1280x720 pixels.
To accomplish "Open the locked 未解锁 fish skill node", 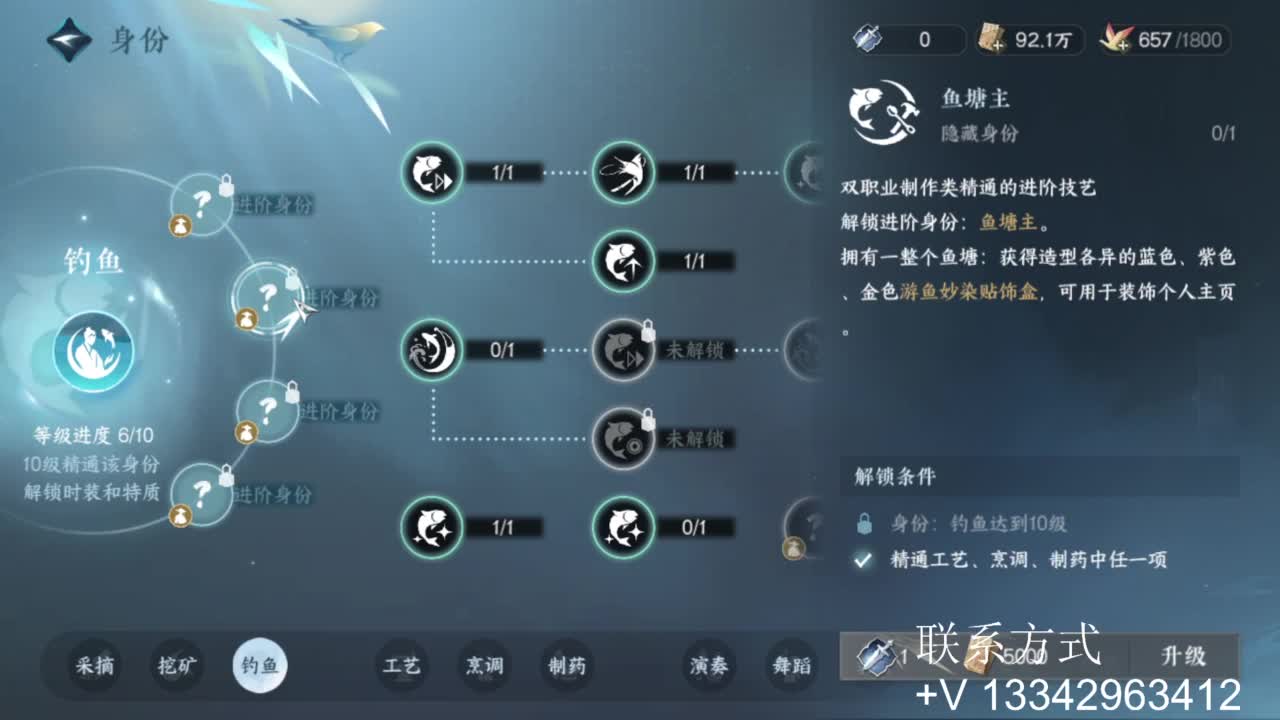I will tap(623, 352).
